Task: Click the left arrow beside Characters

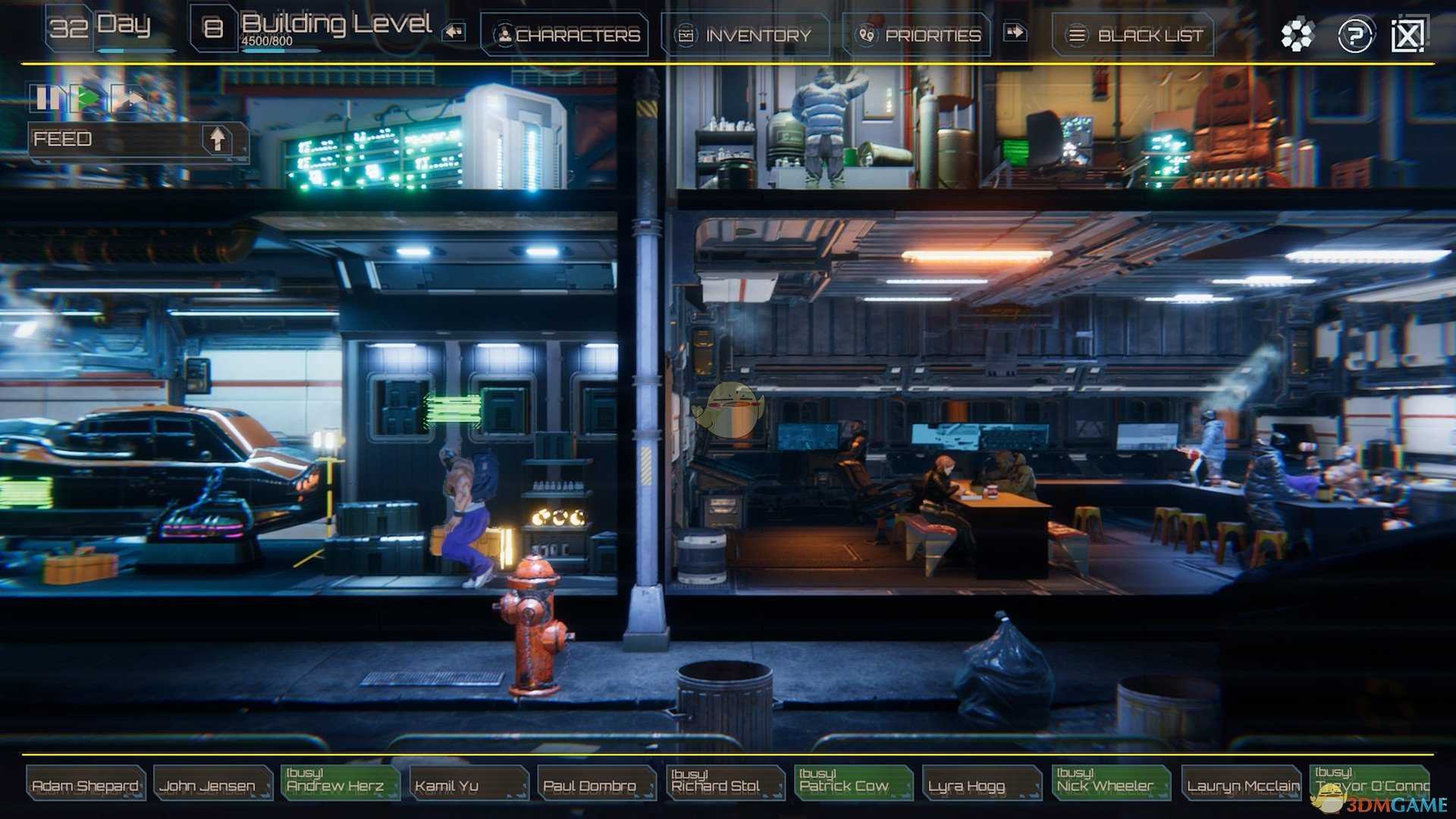Action: [x=454, y=32]
